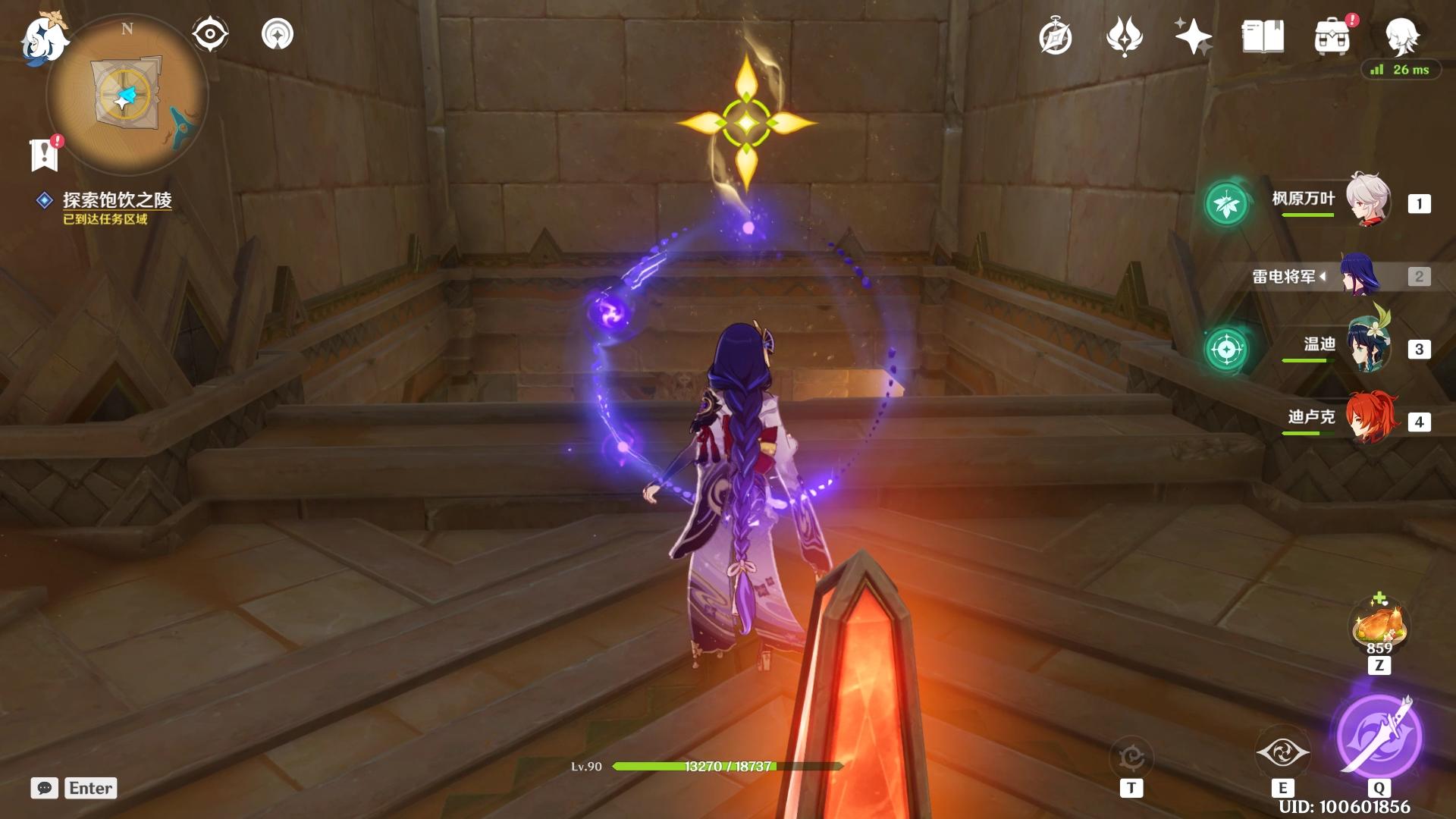
Task: Open the Paimon menu
Action: coord(42,38)
